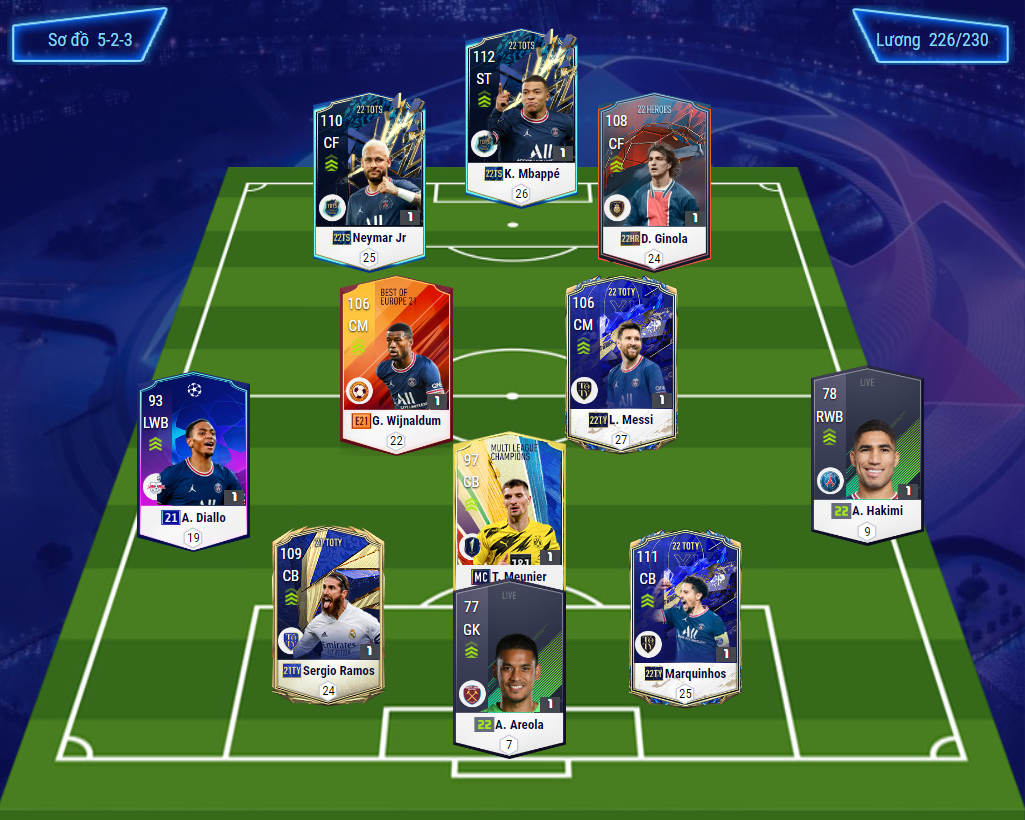Screen dimensions: 1025x820
Task: Select the K. Mbappé striker card
Action: (520, 110)
